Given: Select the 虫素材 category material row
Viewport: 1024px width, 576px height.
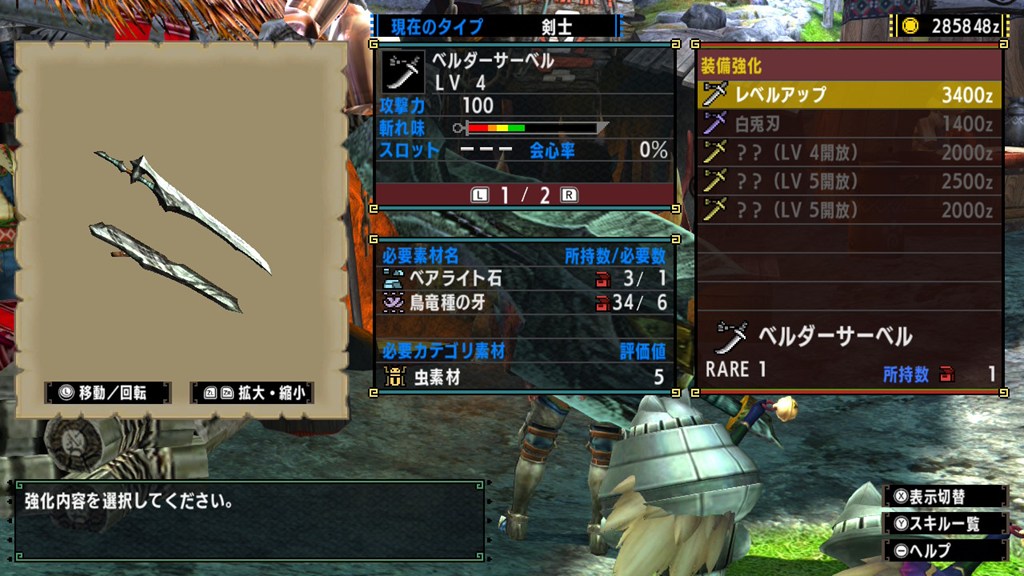Looking at the screenshot, I should pos(524,377).
